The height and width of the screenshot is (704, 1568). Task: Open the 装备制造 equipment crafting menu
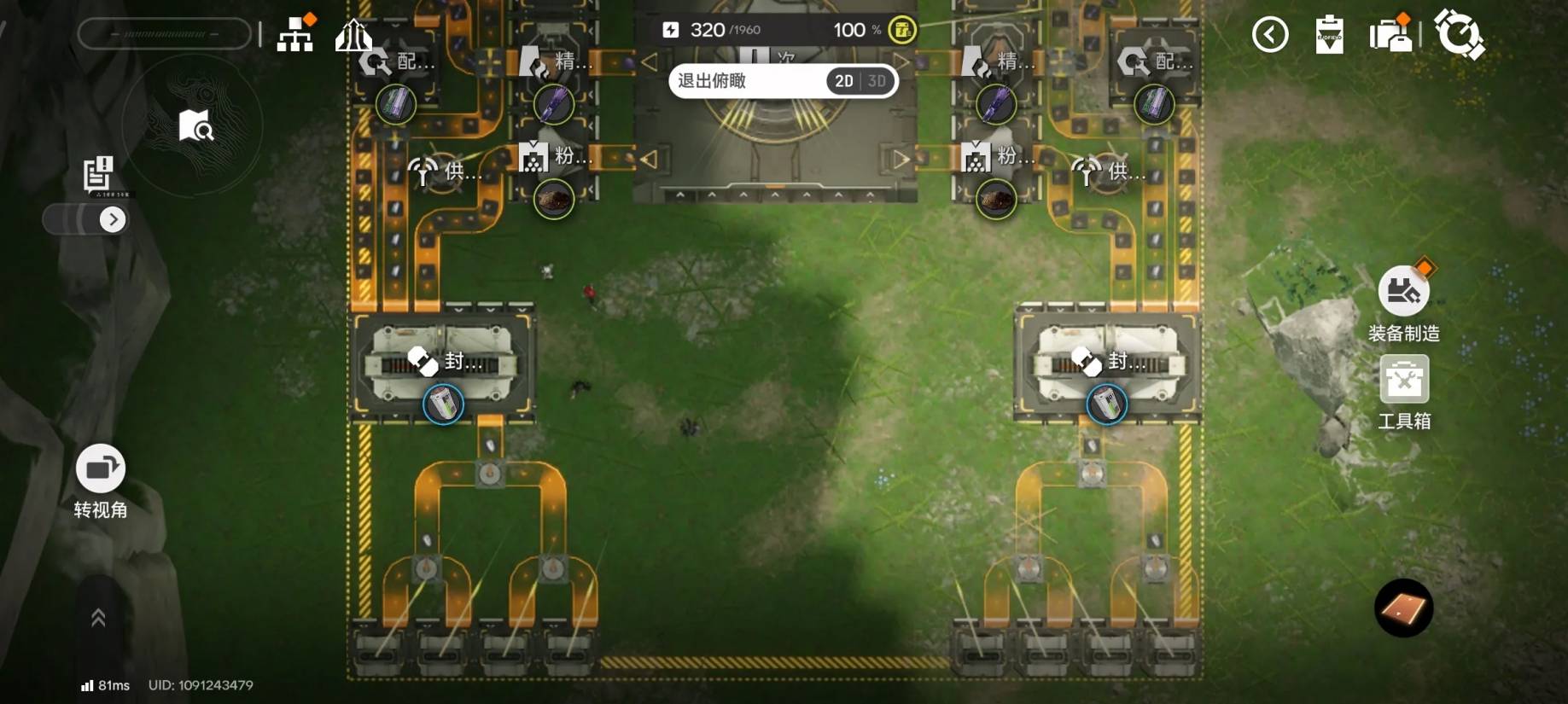point(1403,293)
